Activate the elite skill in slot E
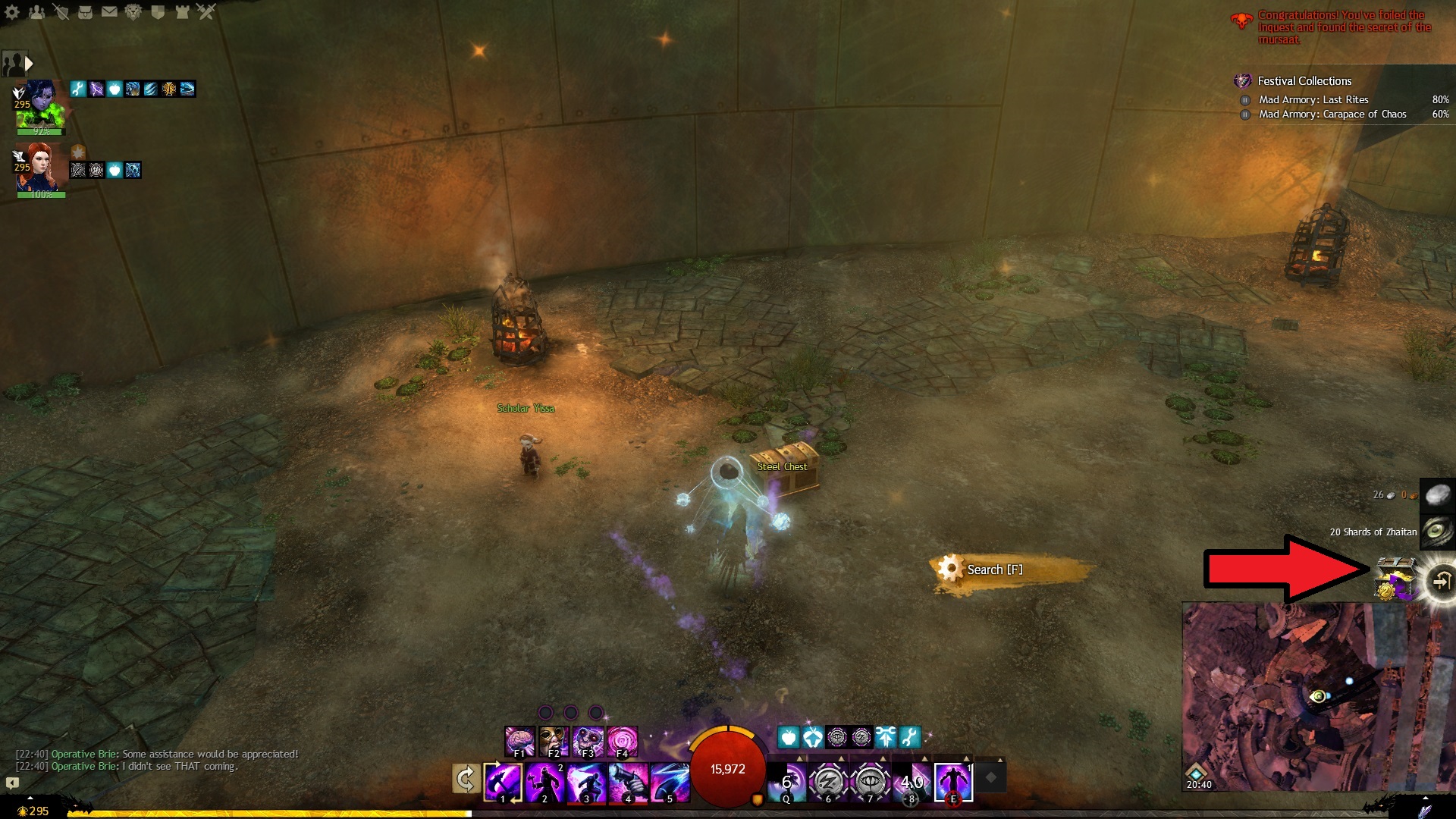 click(953, 783)
